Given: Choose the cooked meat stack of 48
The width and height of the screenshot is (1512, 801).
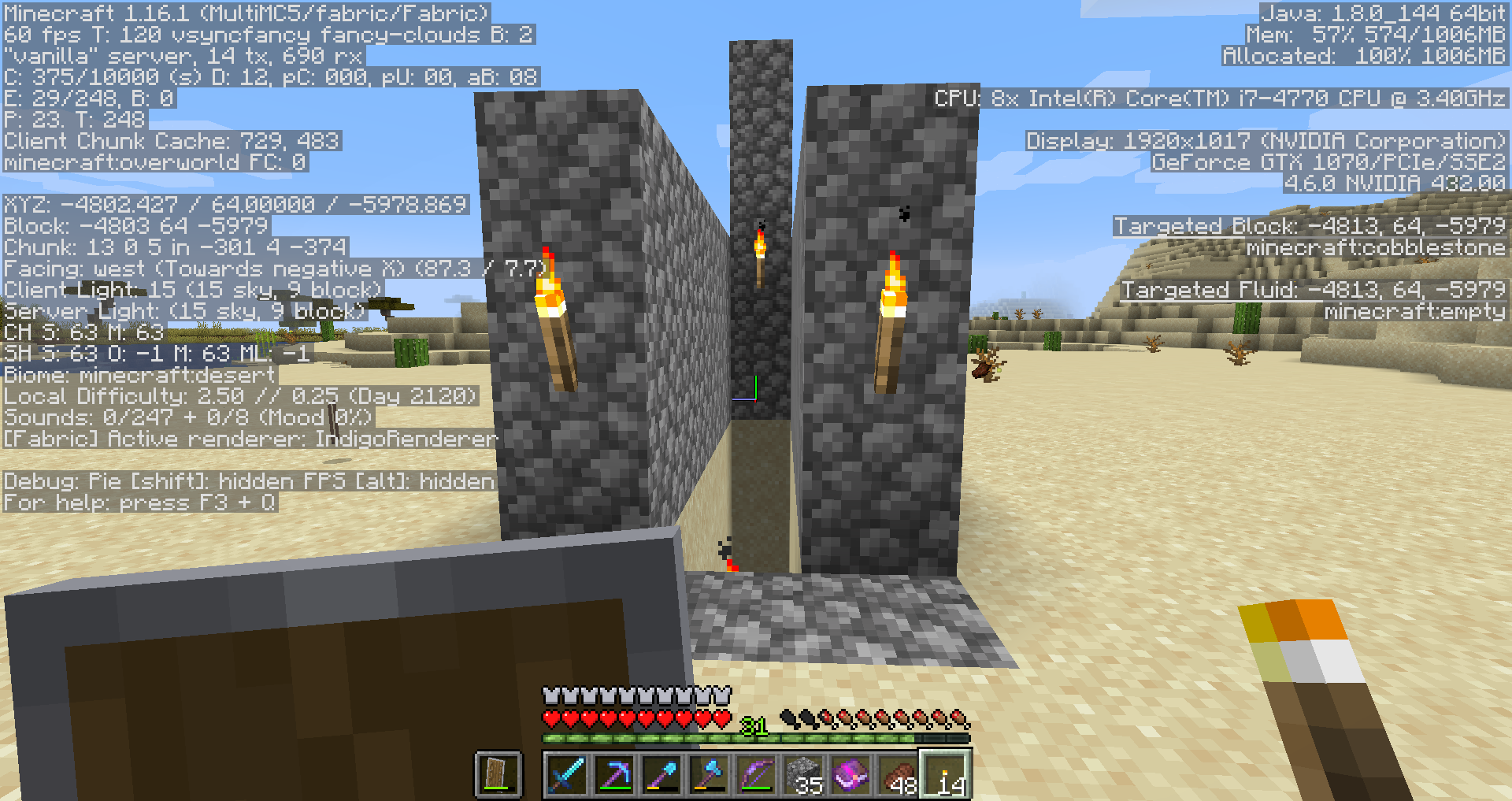Looking at the screenshot, I should 899,774.
